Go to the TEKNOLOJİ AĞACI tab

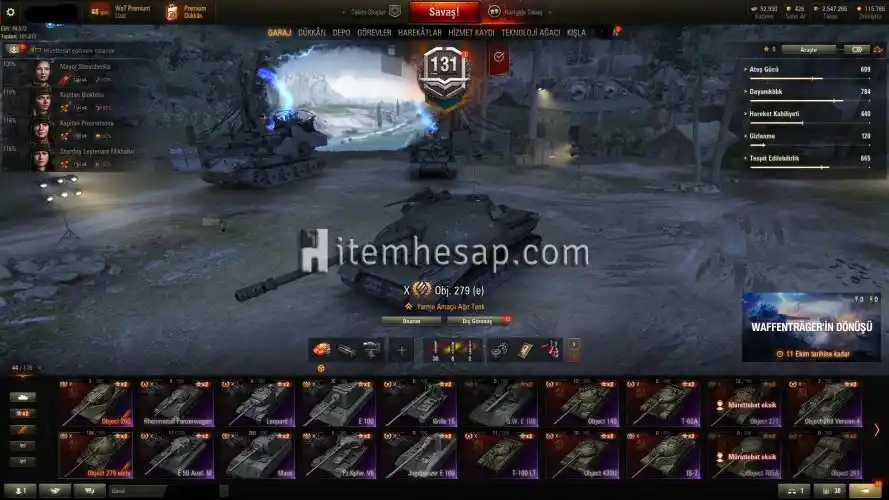531,33
